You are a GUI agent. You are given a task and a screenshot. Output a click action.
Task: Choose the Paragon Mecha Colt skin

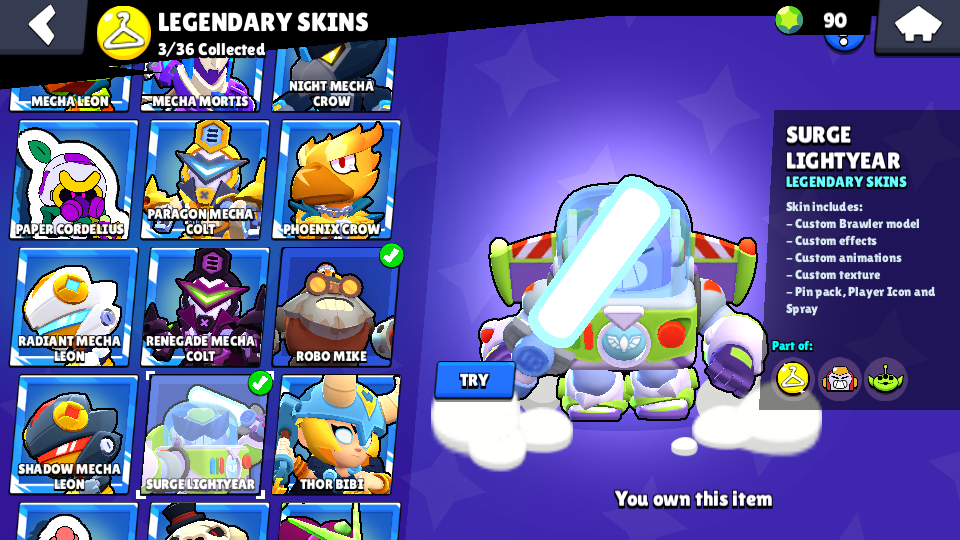(x=206, y=180)
